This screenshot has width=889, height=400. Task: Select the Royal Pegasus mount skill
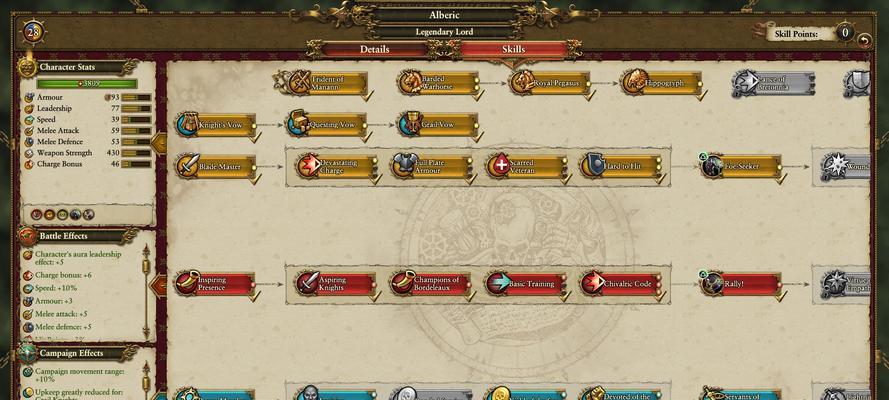point(550,83)
